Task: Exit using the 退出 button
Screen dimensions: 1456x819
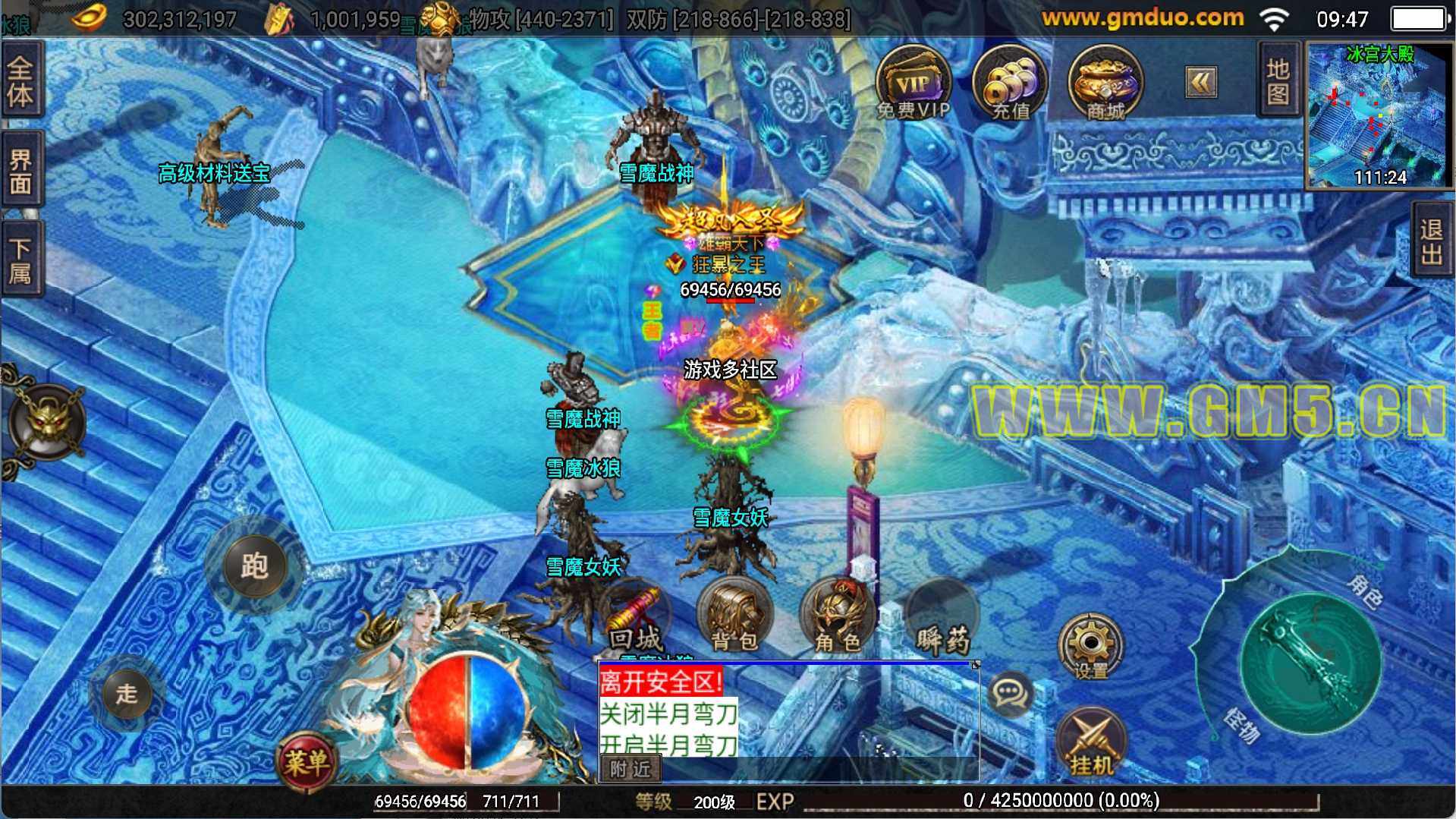Action: click(x=1432, y=243)
